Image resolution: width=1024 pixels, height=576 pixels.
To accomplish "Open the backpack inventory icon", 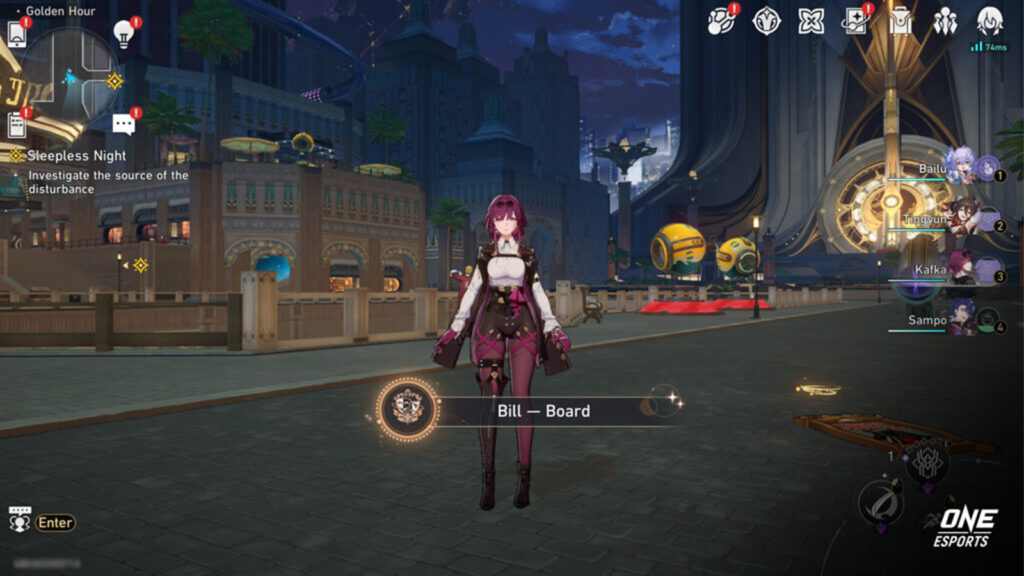I will coord(901,21).
